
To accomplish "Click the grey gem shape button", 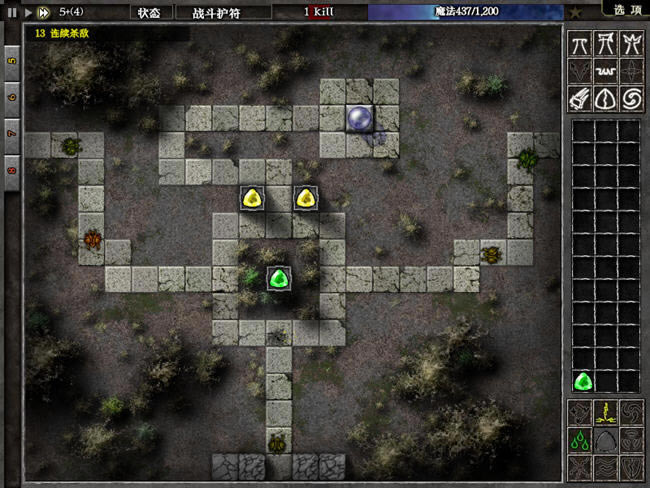I will [x=606, y=440].
